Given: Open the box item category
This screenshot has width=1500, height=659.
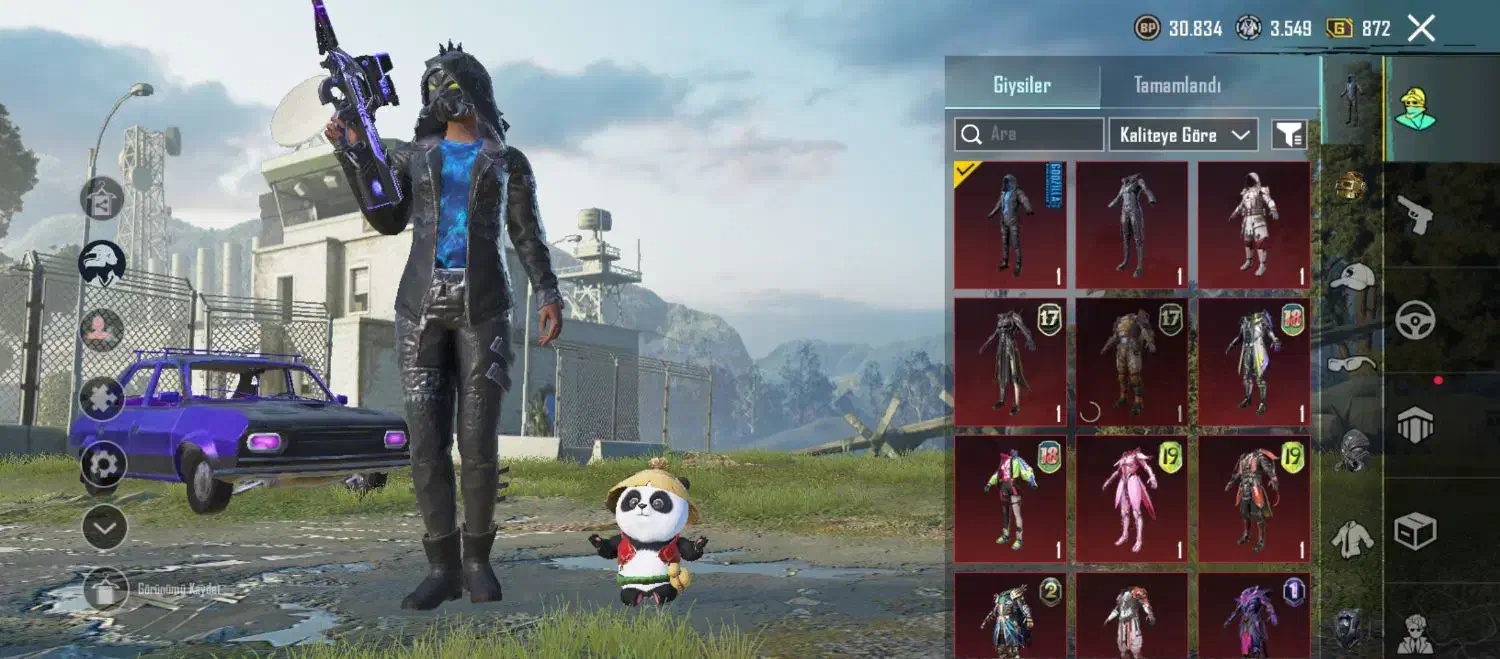Looking at the screenshot, I should (1415, 531).
